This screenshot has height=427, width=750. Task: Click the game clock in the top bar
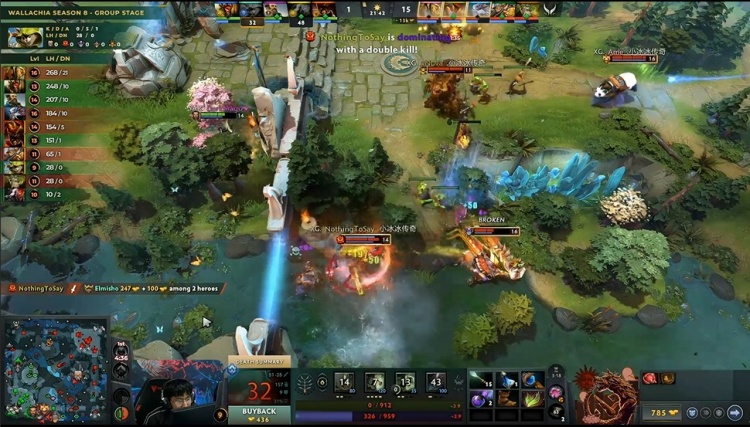(x=378, y=9)
